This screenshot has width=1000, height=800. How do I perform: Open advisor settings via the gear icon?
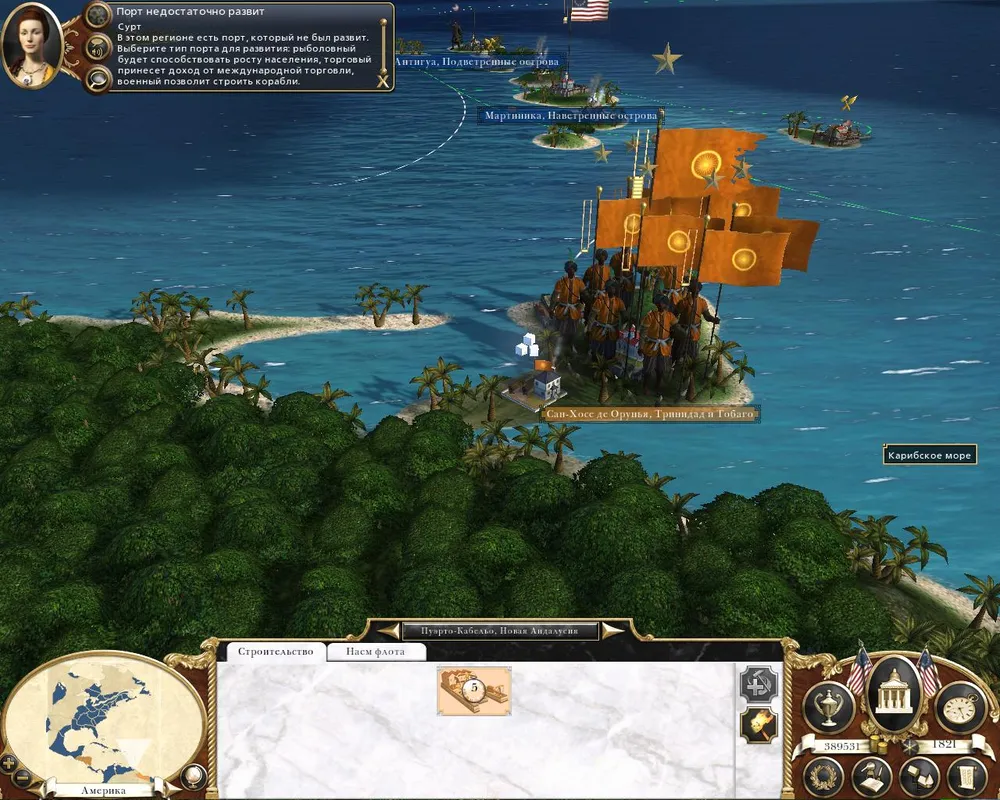[98, 14]
